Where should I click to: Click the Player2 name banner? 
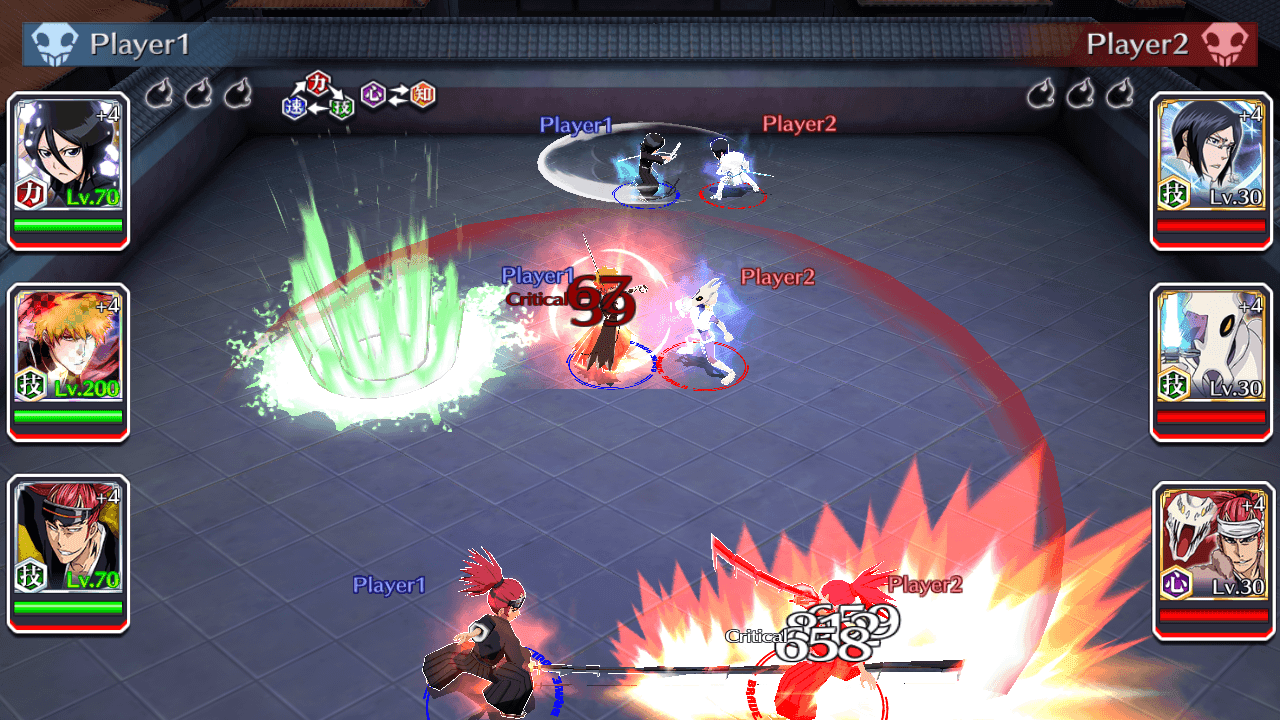(x=1141, y=44)
